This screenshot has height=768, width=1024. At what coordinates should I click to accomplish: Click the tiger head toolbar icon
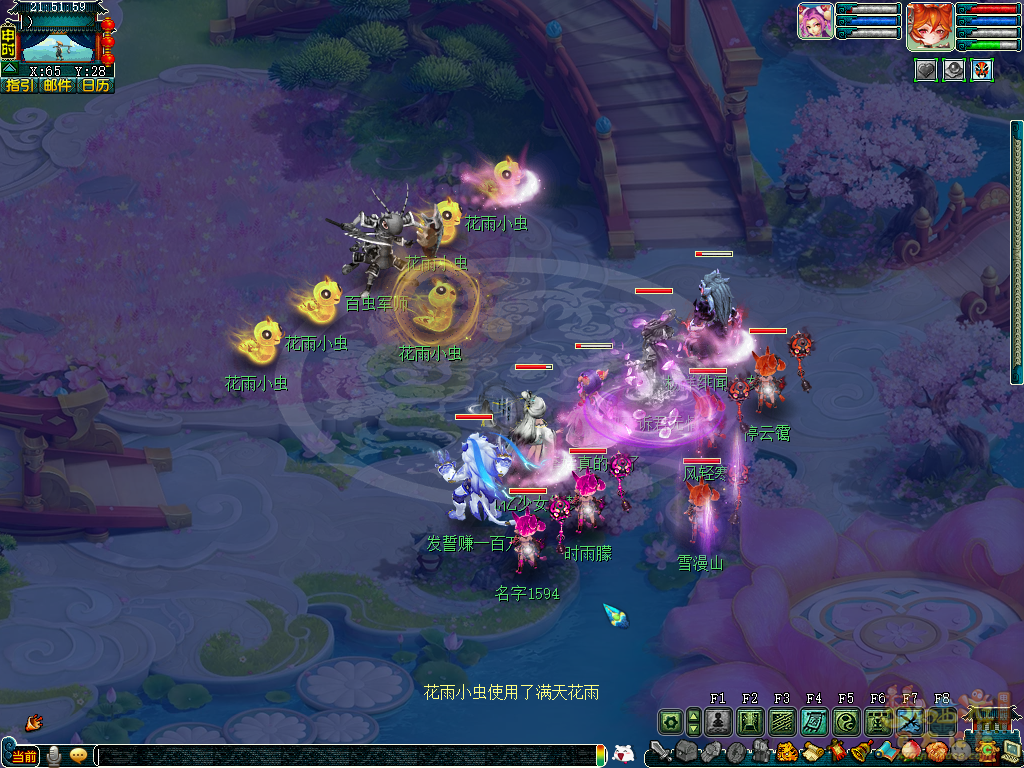tap(787, 752)
